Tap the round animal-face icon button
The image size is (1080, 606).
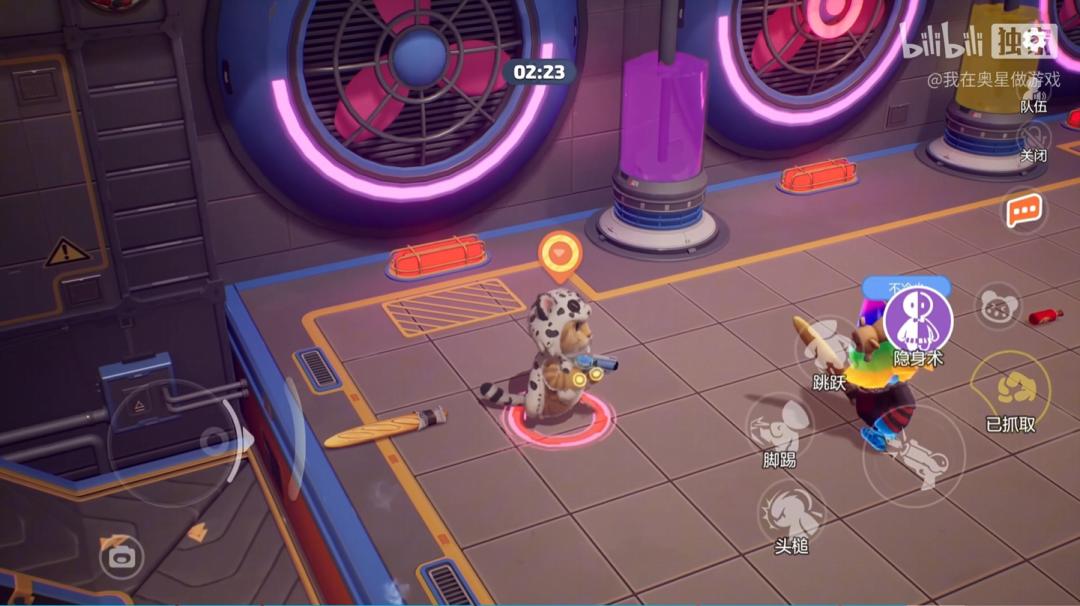point(996,306)
